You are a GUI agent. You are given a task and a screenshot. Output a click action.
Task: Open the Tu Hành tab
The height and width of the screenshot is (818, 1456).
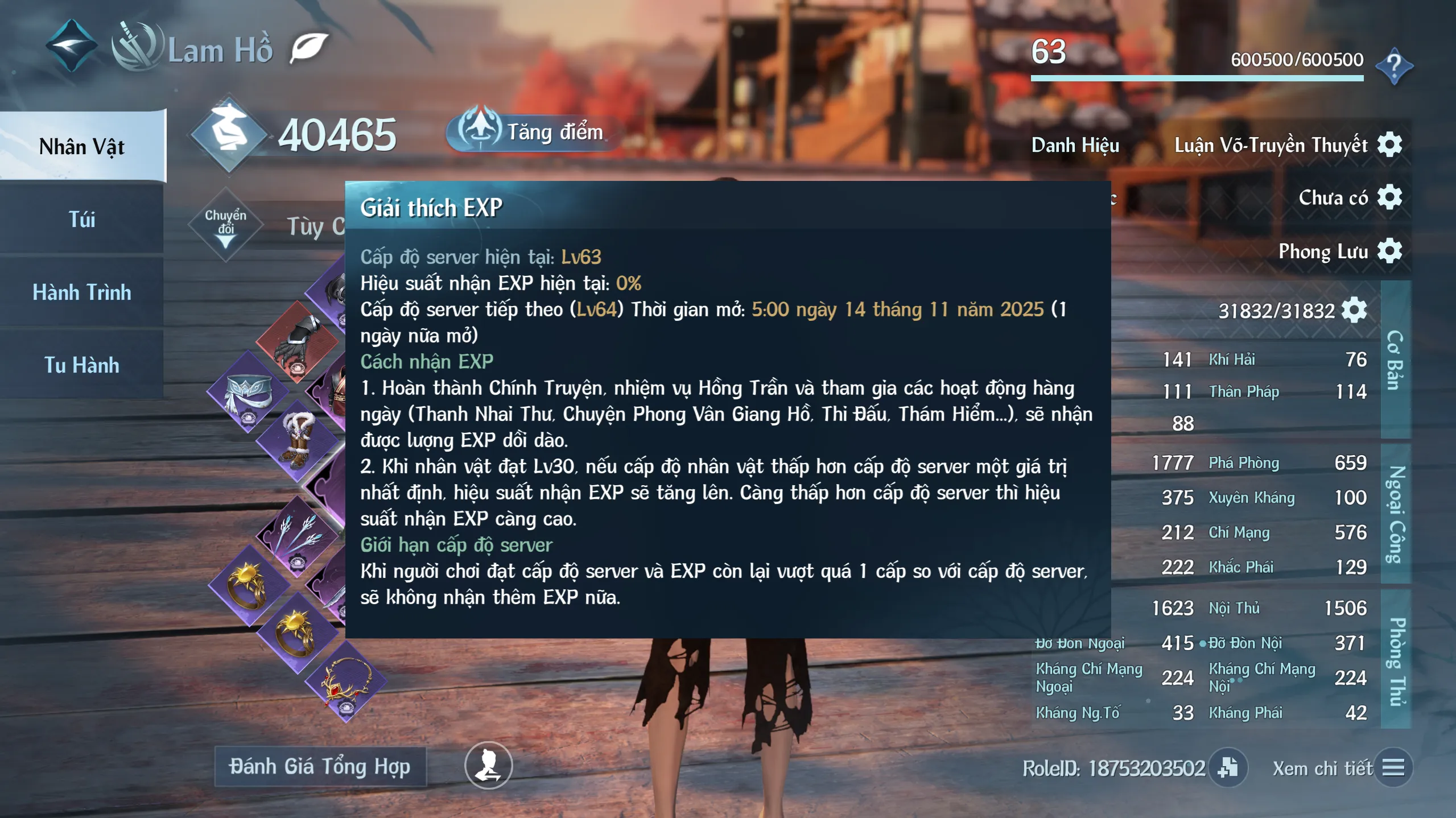point(82,365)
